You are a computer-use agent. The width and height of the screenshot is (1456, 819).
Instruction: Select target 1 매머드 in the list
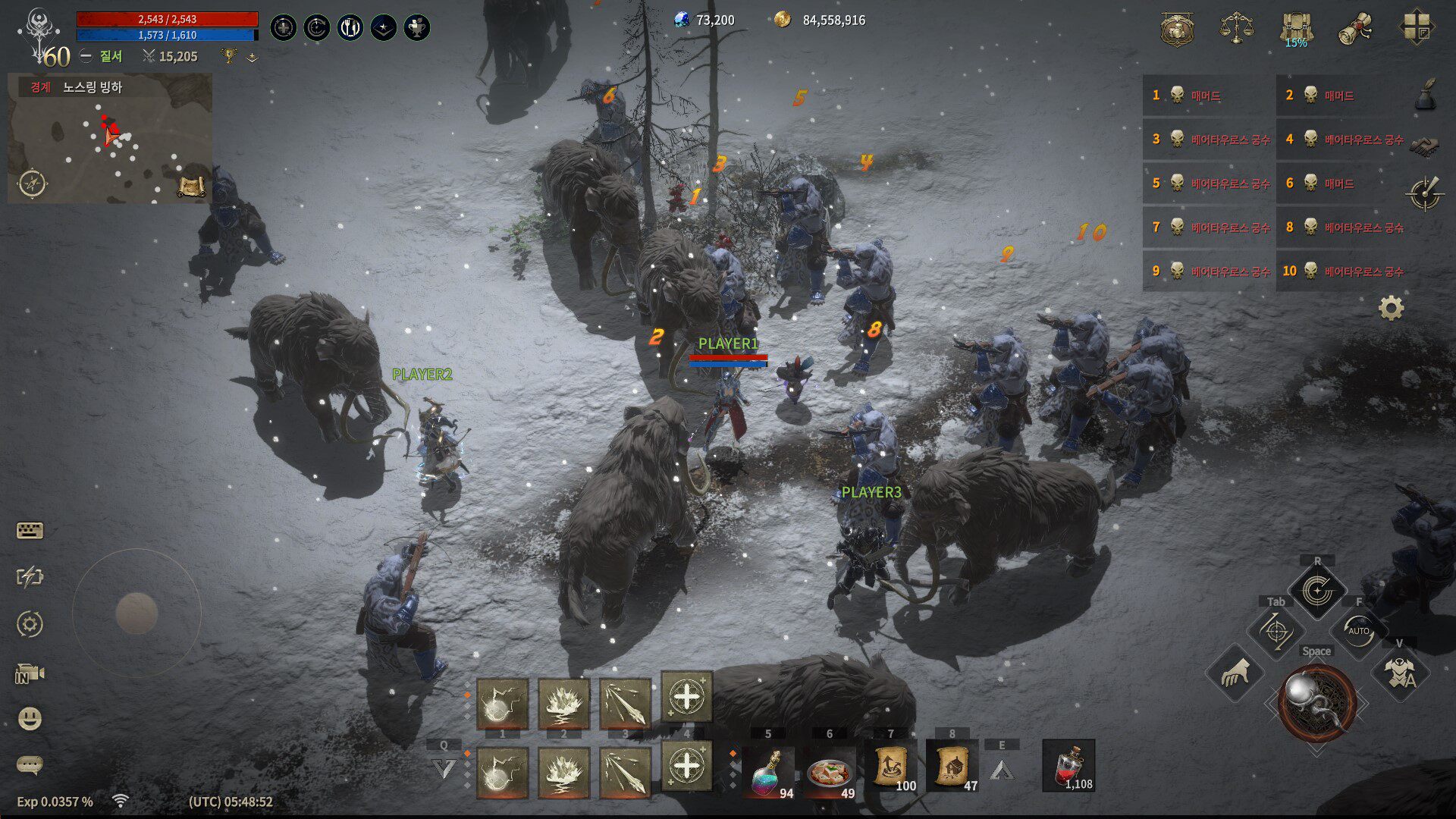(x=1207, y=96)
